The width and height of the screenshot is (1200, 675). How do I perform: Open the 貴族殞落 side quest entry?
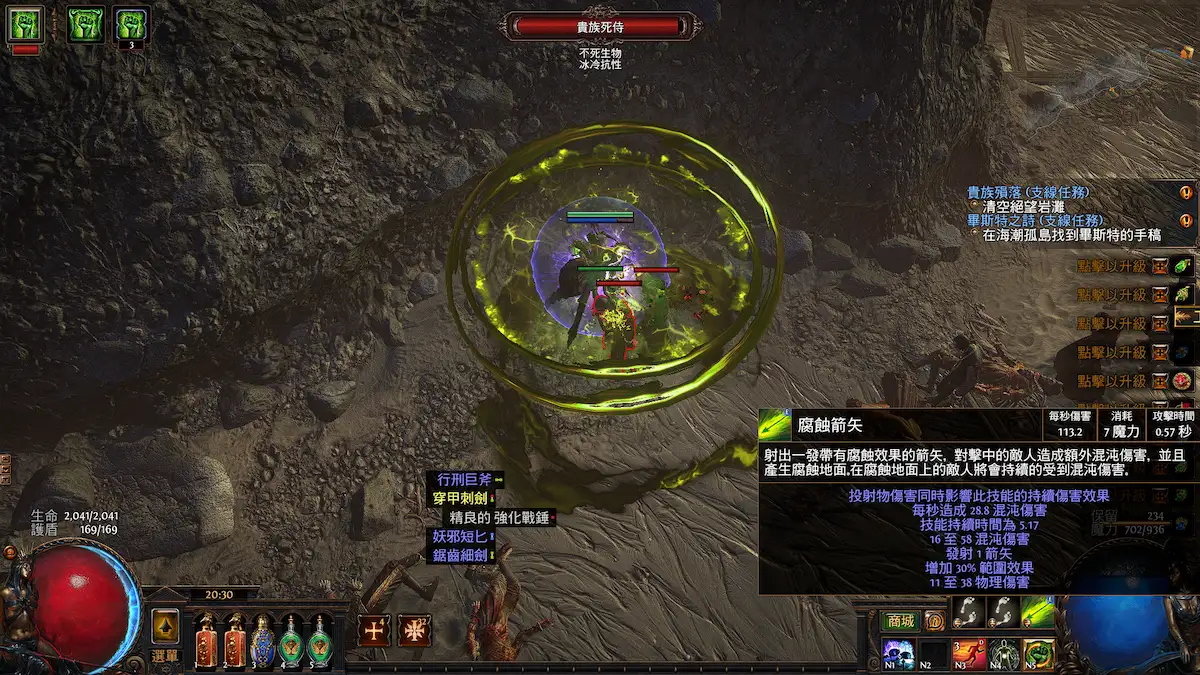coord(1028,192)
